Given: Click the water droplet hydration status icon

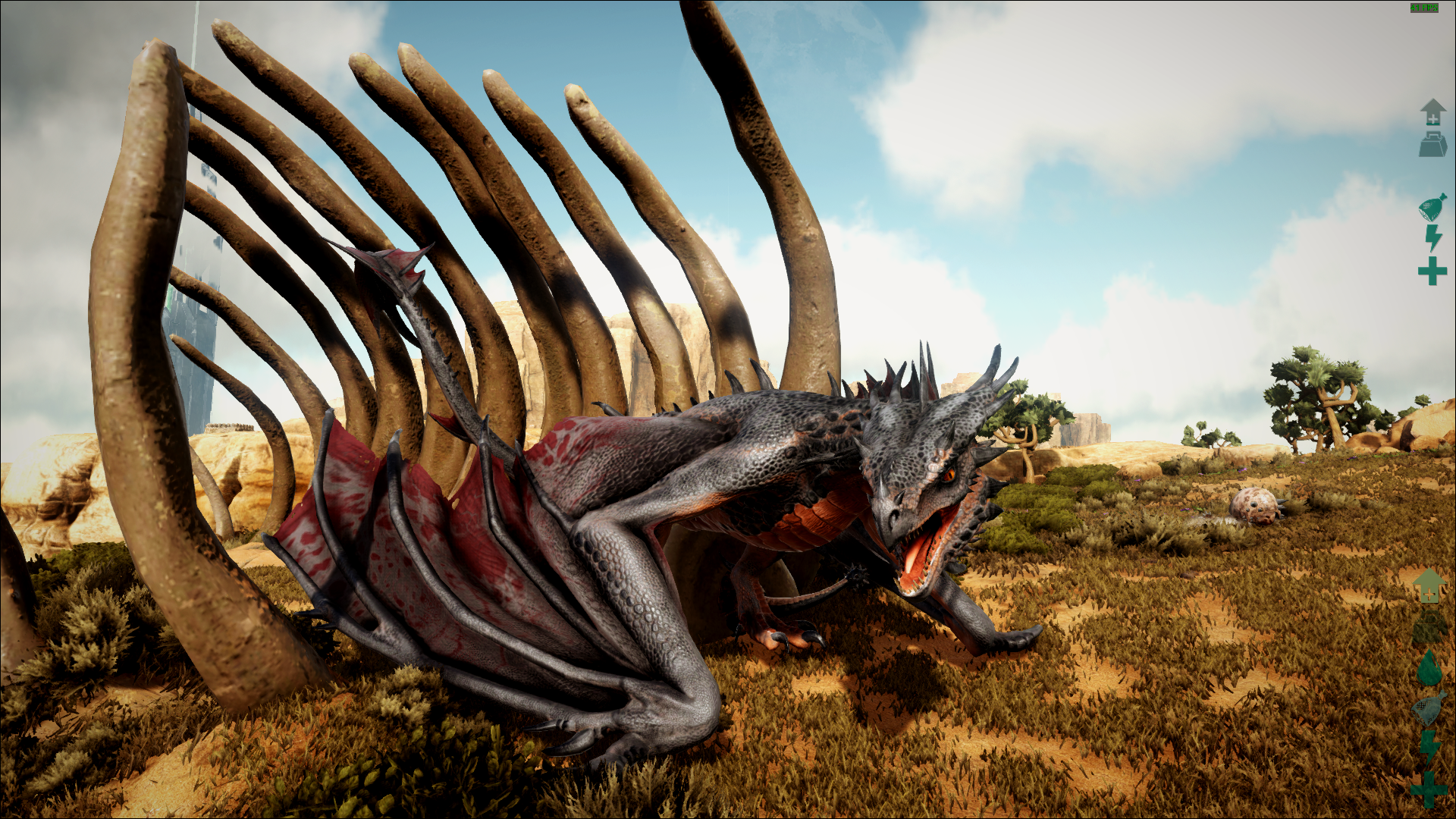Looking at the screenshot, I should click(x=1429, y=669).
